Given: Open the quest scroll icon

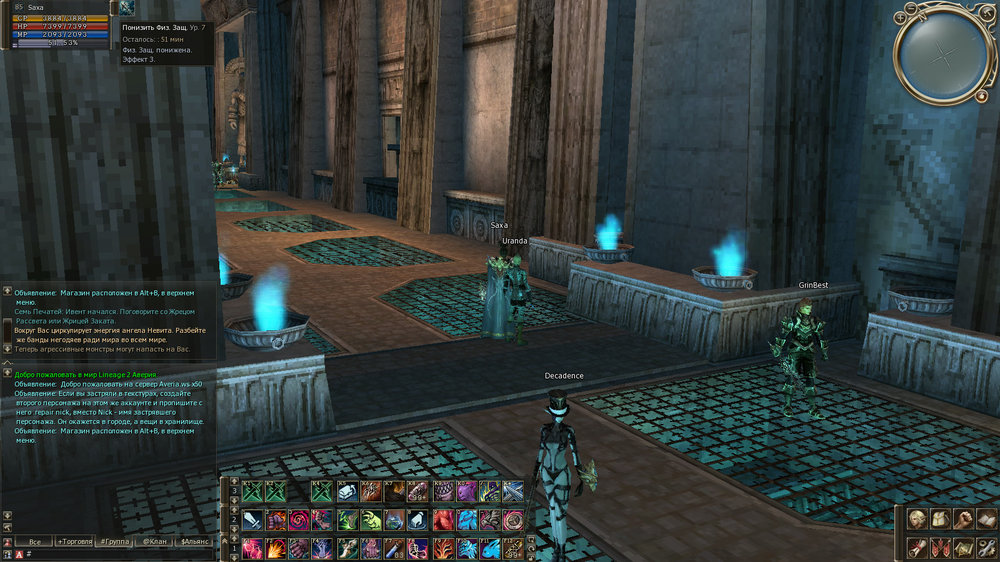Looking at the screenshot, I should (x=916, y=547).
